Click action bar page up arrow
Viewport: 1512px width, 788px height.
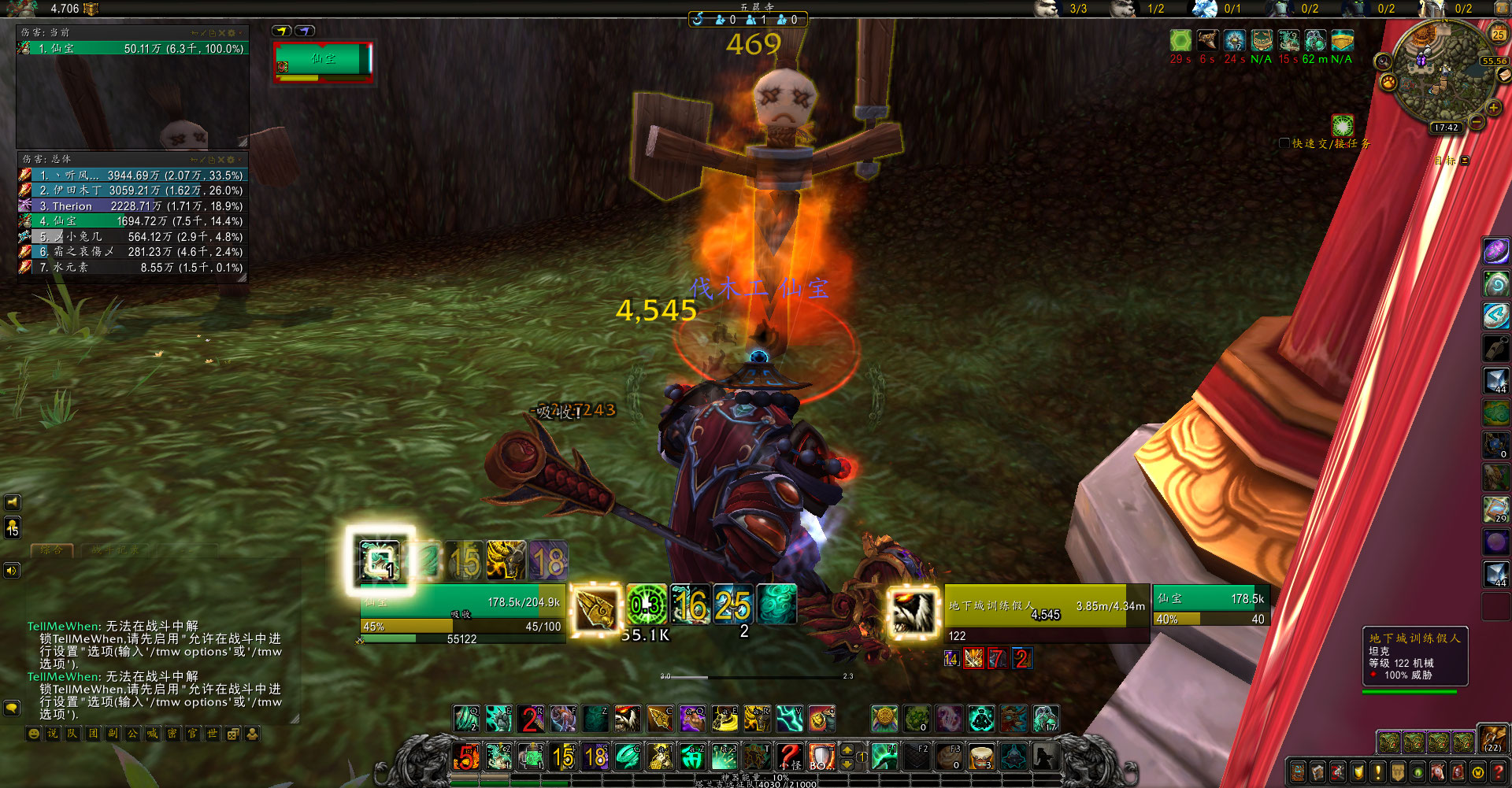click(847, 749)
